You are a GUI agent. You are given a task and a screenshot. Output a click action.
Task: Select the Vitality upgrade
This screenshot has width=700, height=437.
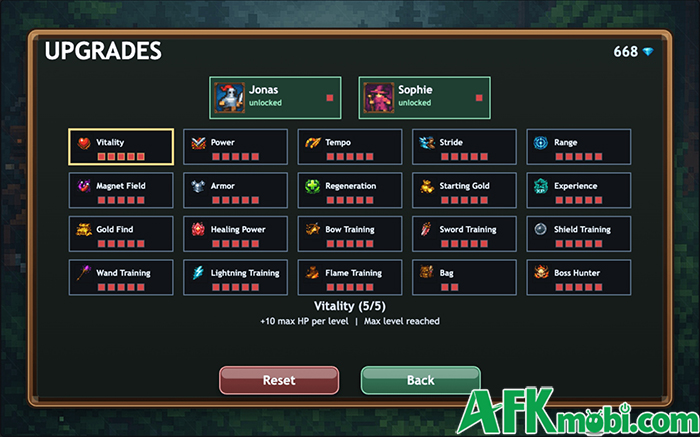tap(121, 147)
